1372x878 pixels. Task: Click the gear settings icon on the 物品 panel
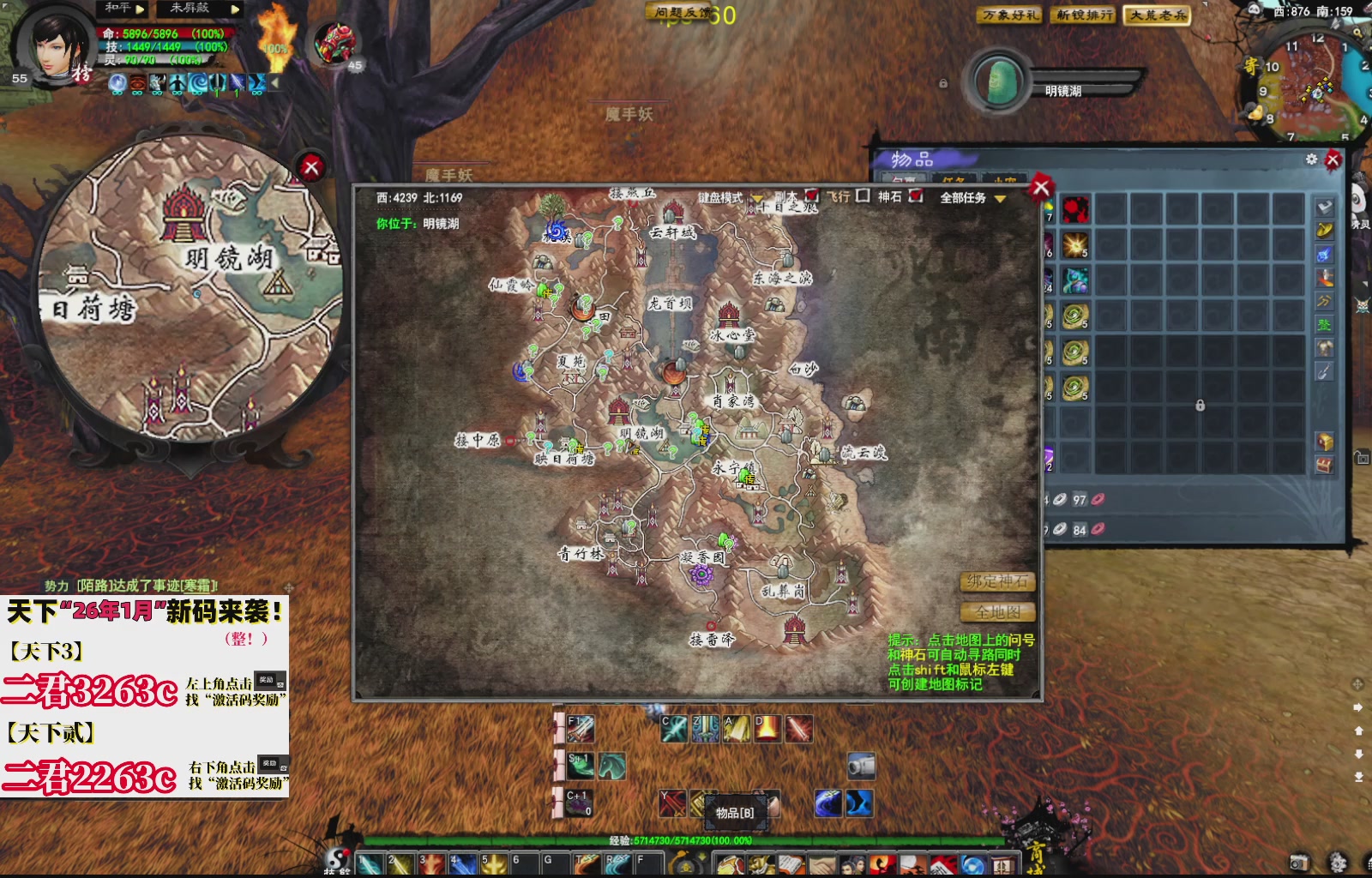(1312, 159)
